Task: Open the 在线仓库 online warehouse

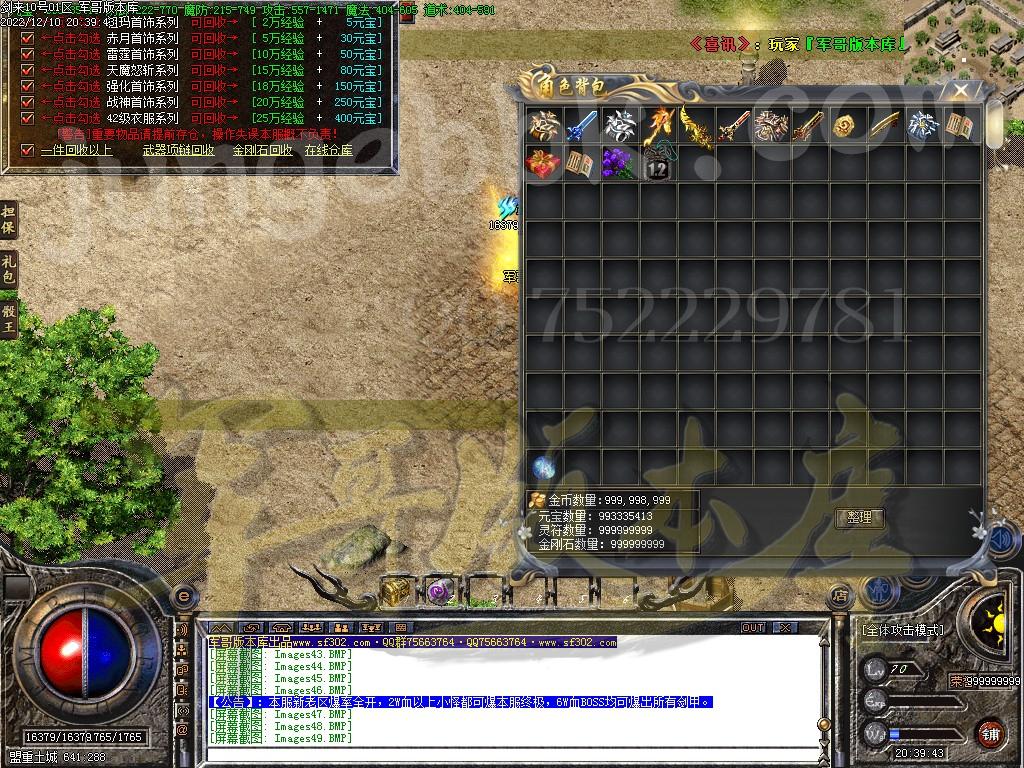Action: pyautogui.click(x=328, y=151)
